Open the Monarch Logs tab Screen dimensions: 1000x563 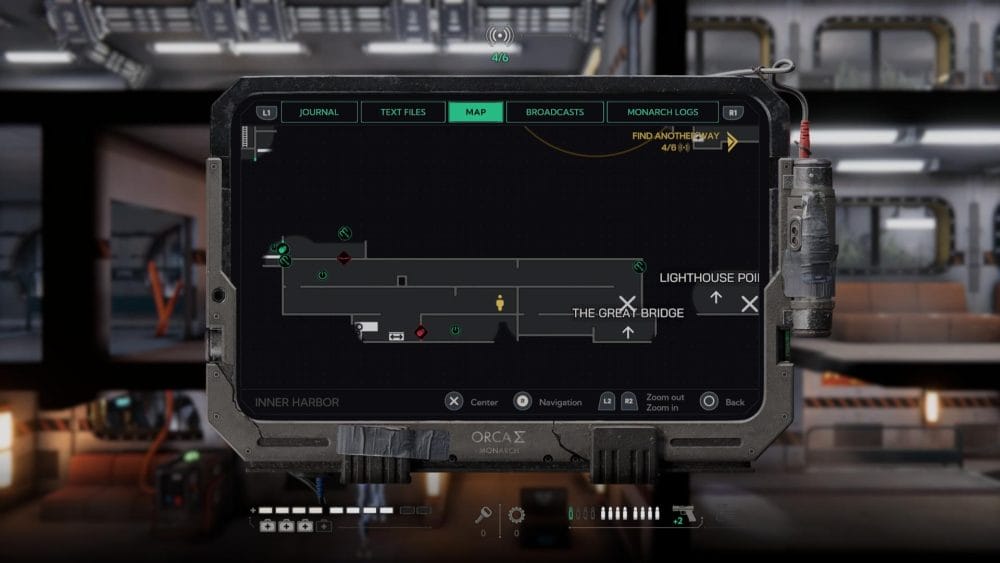(663, 112)
